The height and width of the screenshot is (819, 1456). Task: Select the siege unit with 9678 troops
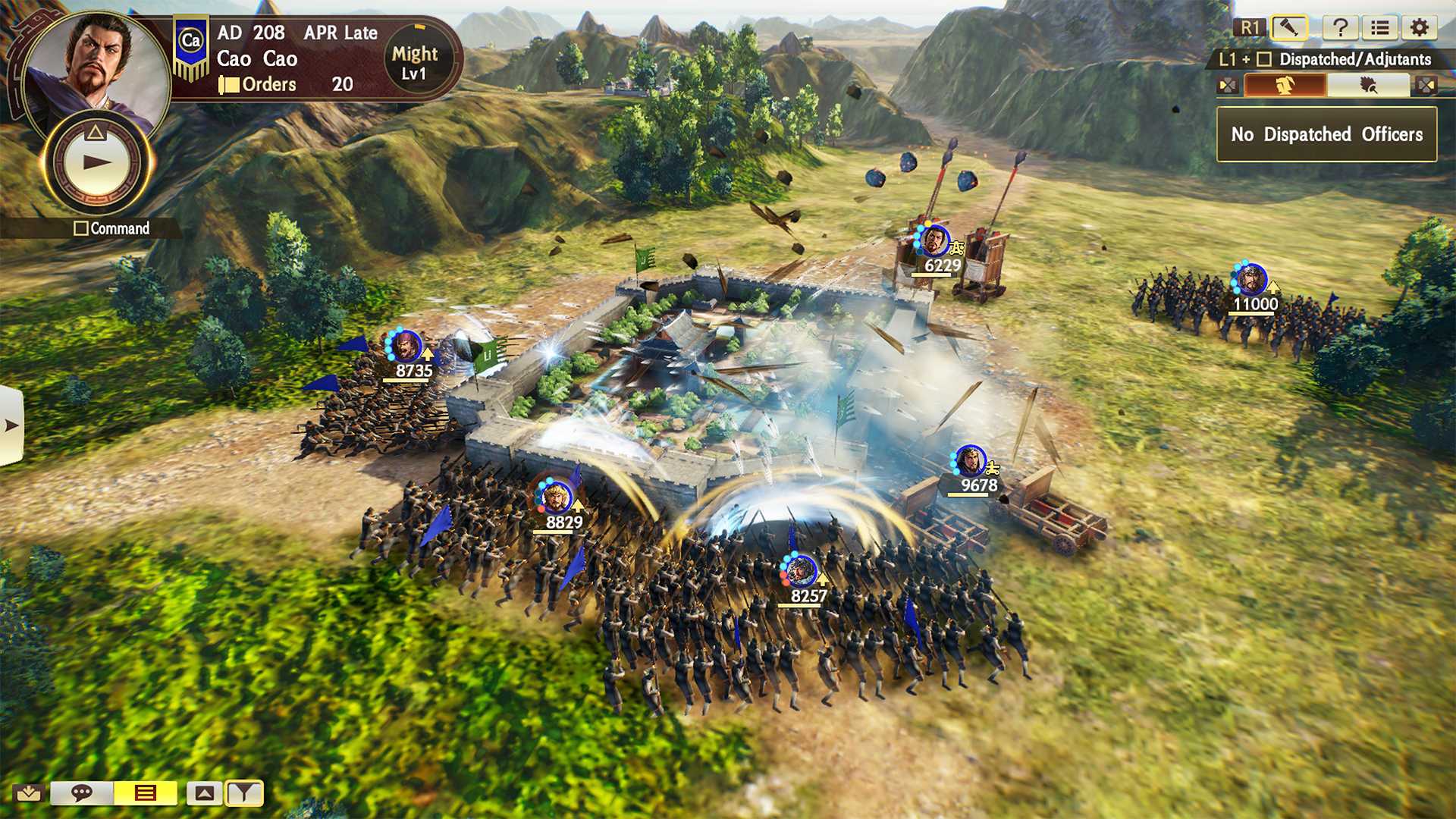click(971, 462)
